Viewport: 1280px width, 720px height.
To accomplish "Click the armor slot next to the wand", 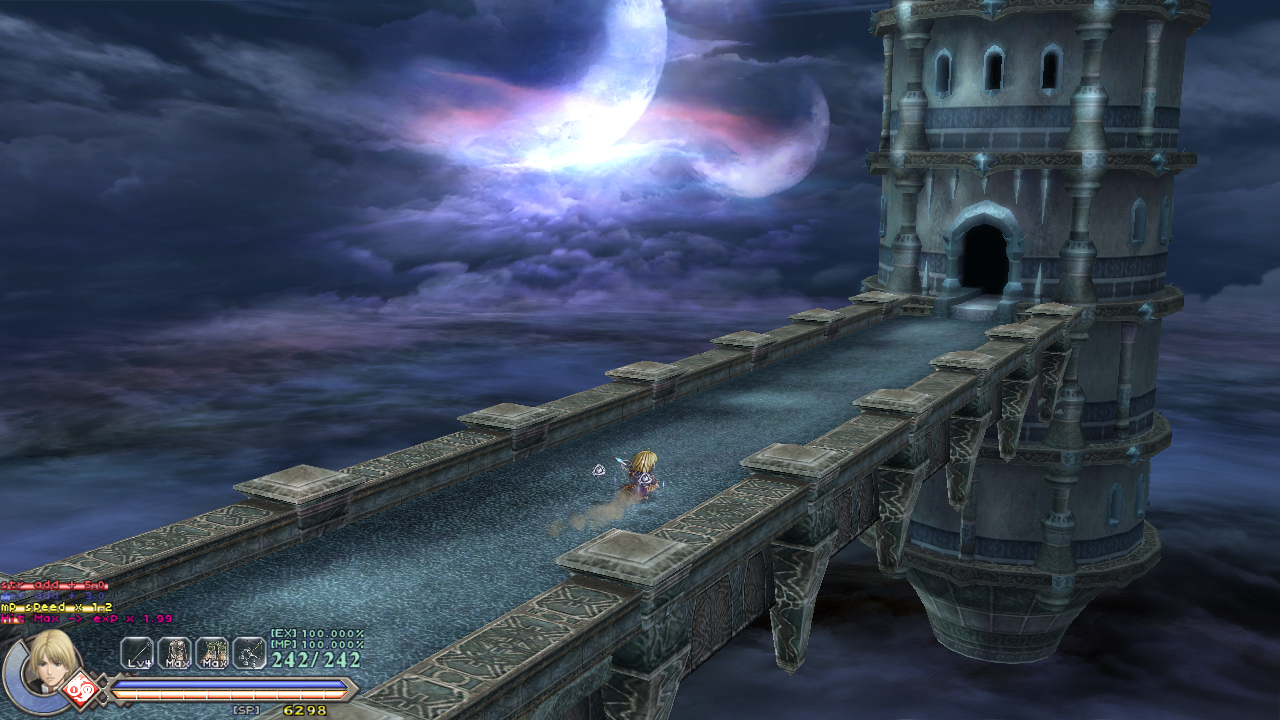I will [174, 653].
